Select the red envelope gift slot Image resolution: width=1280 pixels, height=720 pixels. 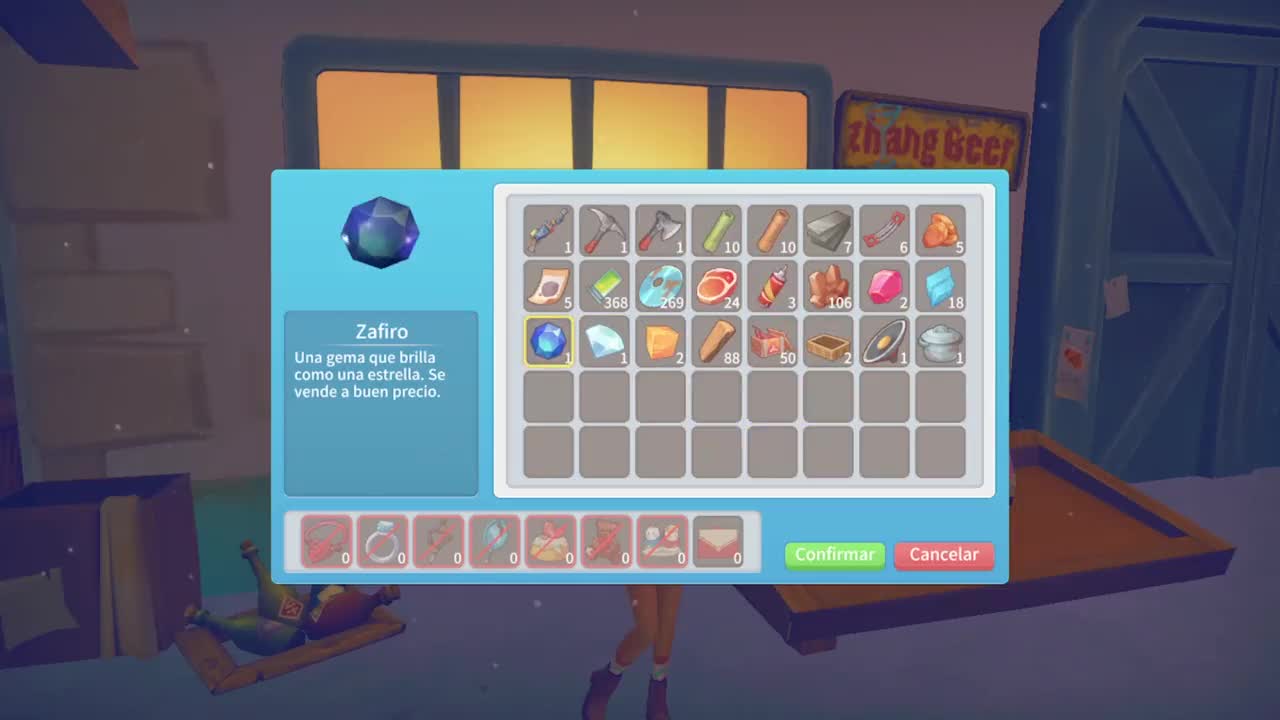(717, 541)
